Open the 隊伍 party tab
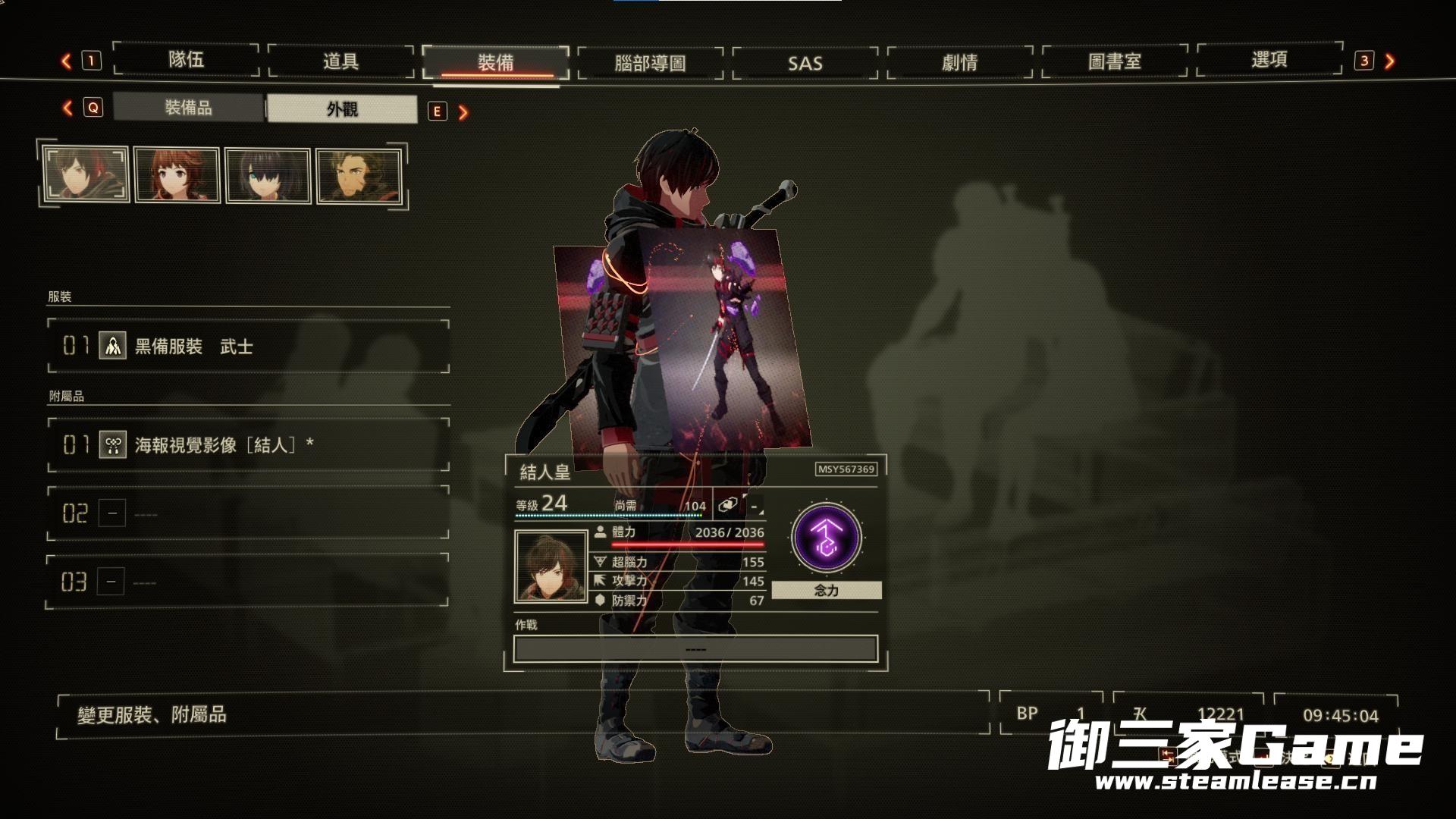This screenshot has width=1456, height=819. point(186,61)
